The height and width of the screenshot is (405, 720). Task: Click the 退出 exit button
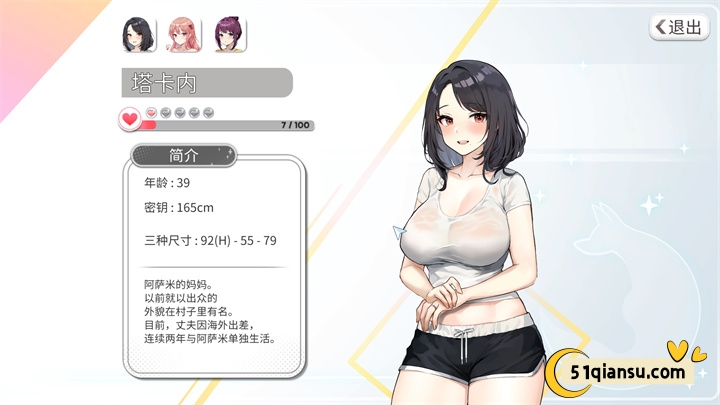point(679,27)
